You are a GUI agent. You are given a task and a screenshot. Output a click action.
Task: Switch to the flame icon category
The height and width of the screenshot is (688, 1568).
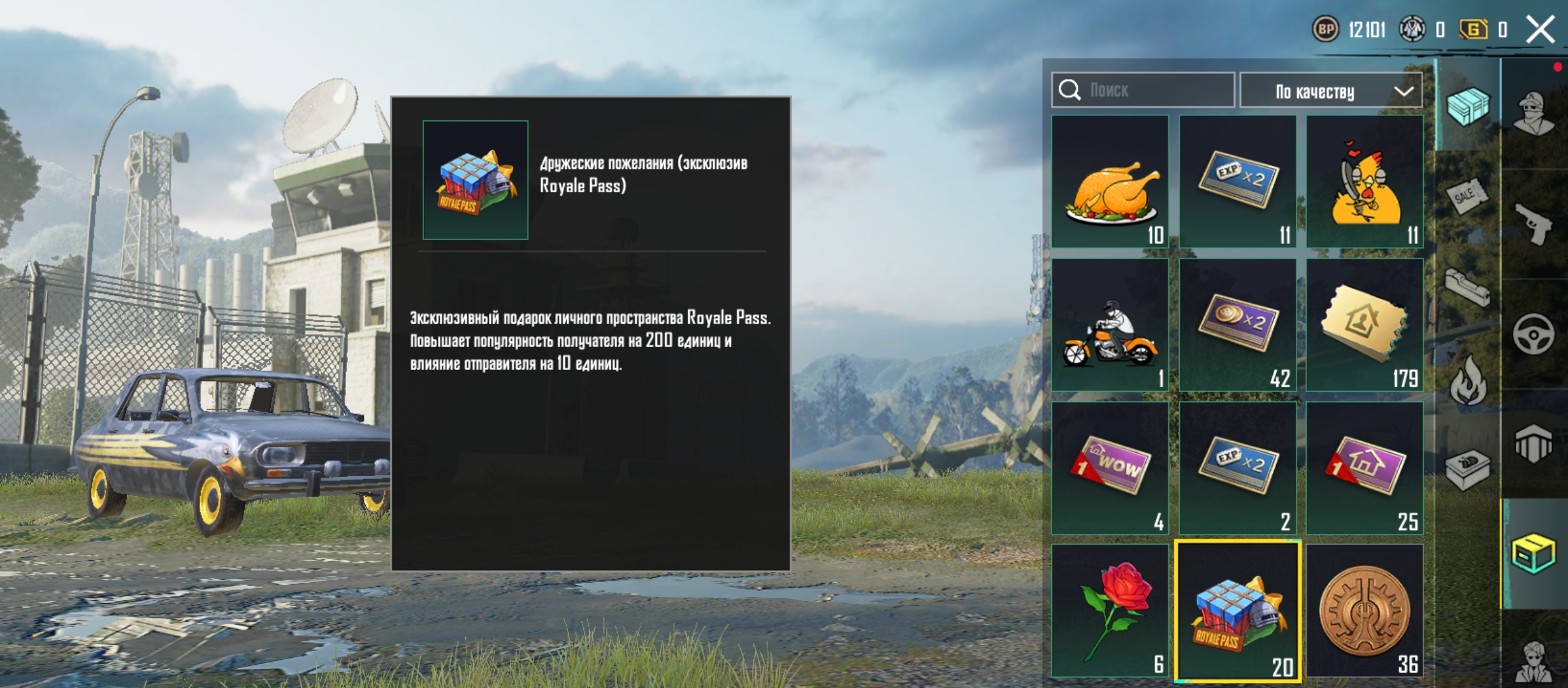tap(1467, 381)
